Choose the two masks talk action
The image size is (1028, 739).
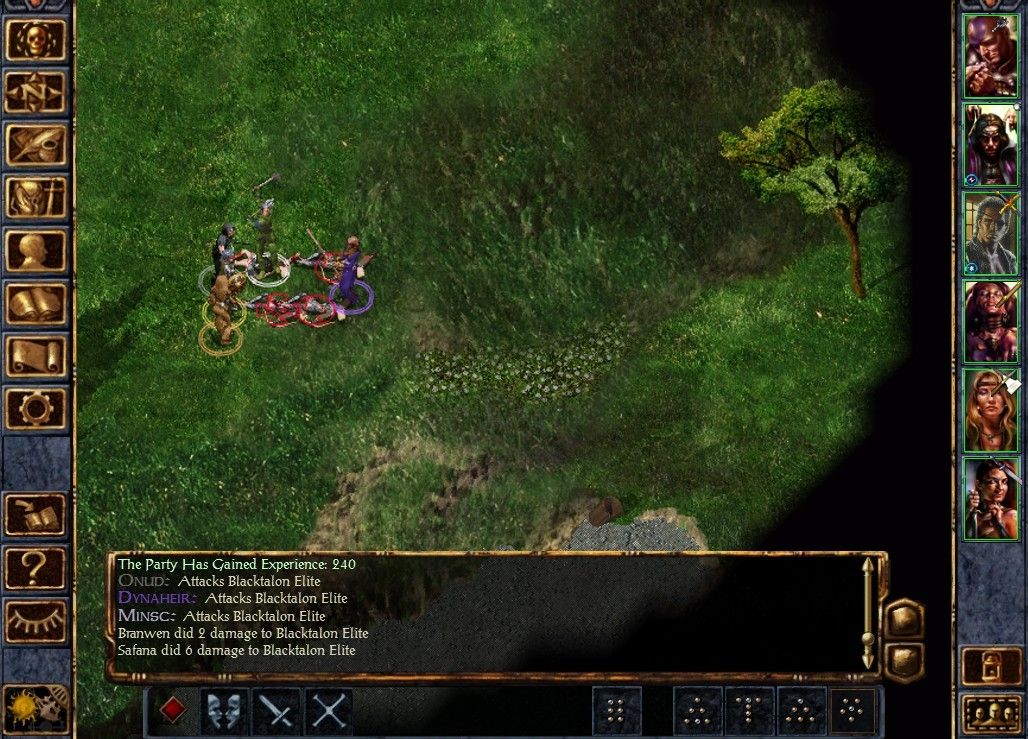click(225, 711)
